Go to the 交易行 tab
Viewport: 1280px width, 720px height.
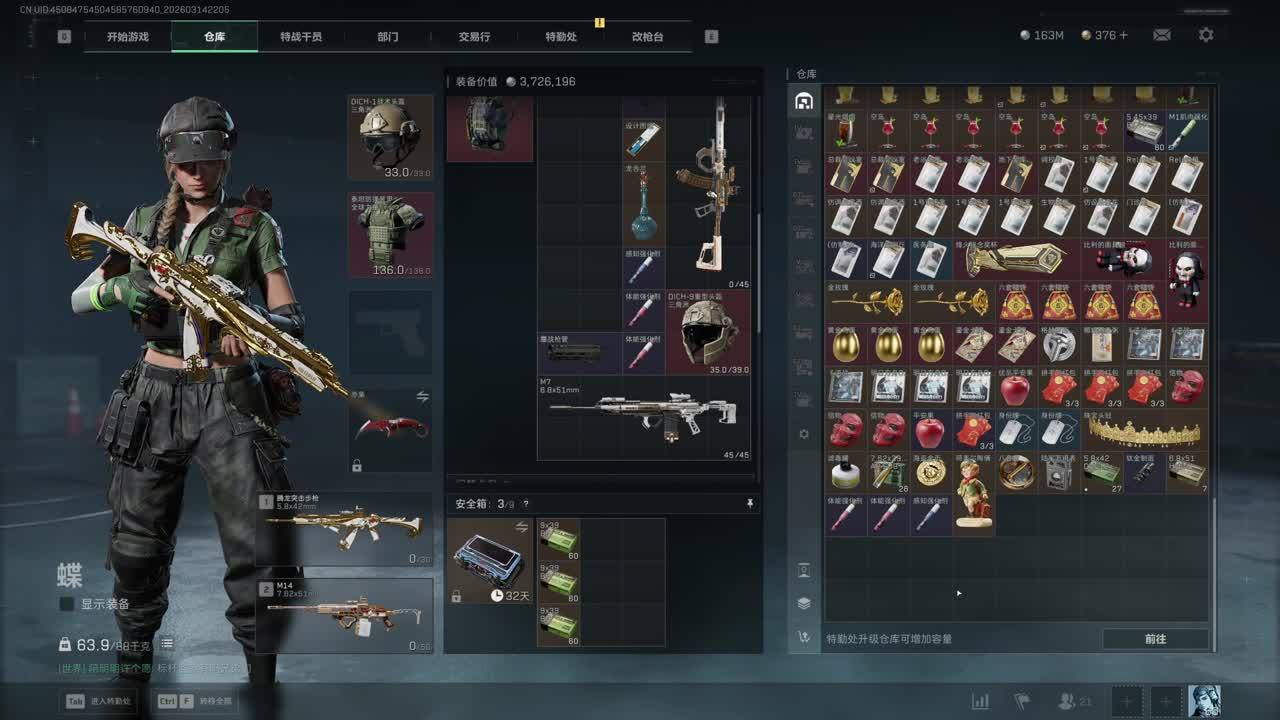pyautogui.click(x=474, y=37)
